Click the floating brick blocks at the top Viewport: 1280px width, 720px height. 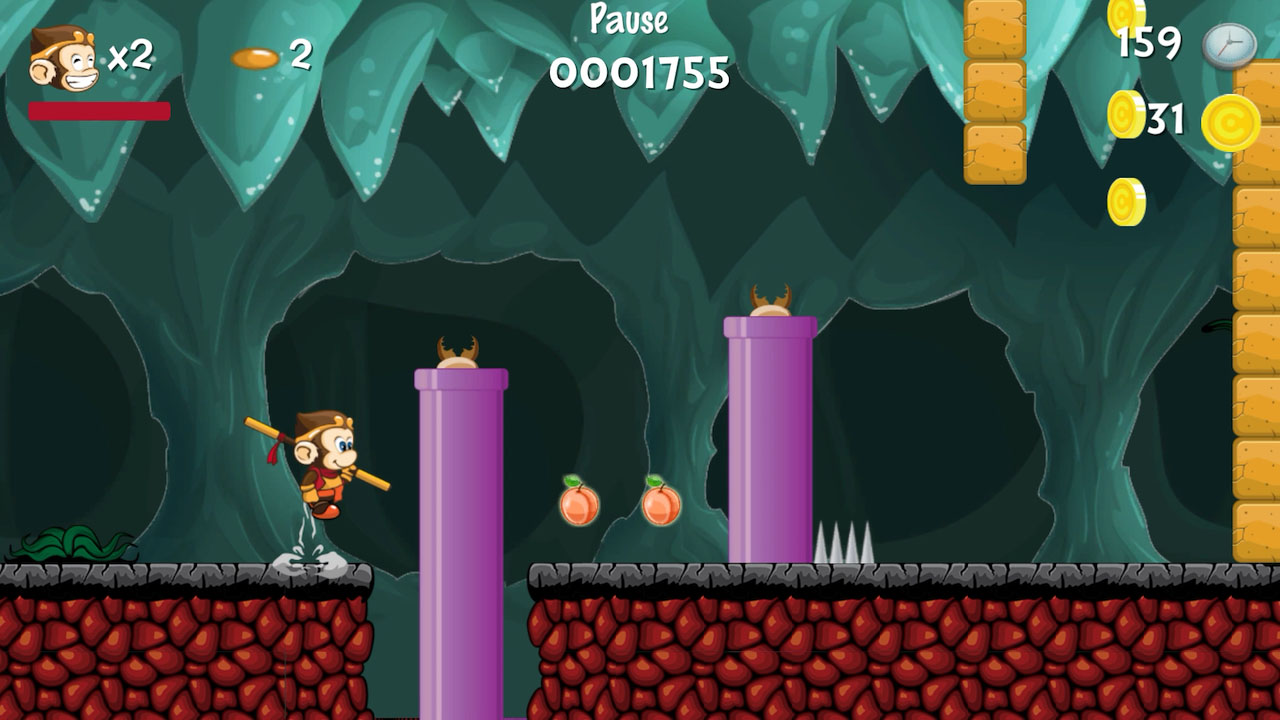point(994,90)
